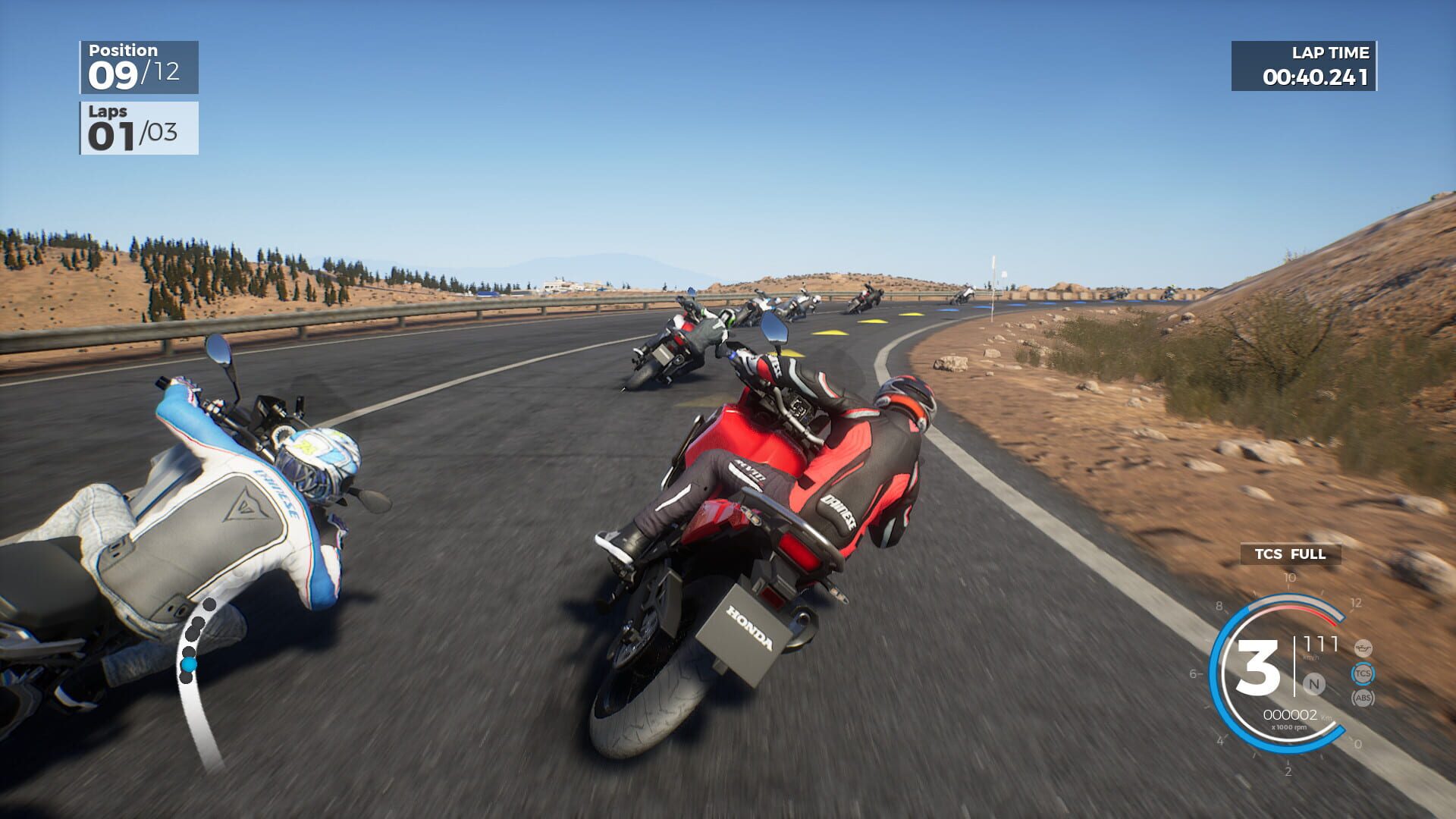Screen dimensions: 1456x819
Task: Click the oil temperature warning icon
Action: (1363, 648)
